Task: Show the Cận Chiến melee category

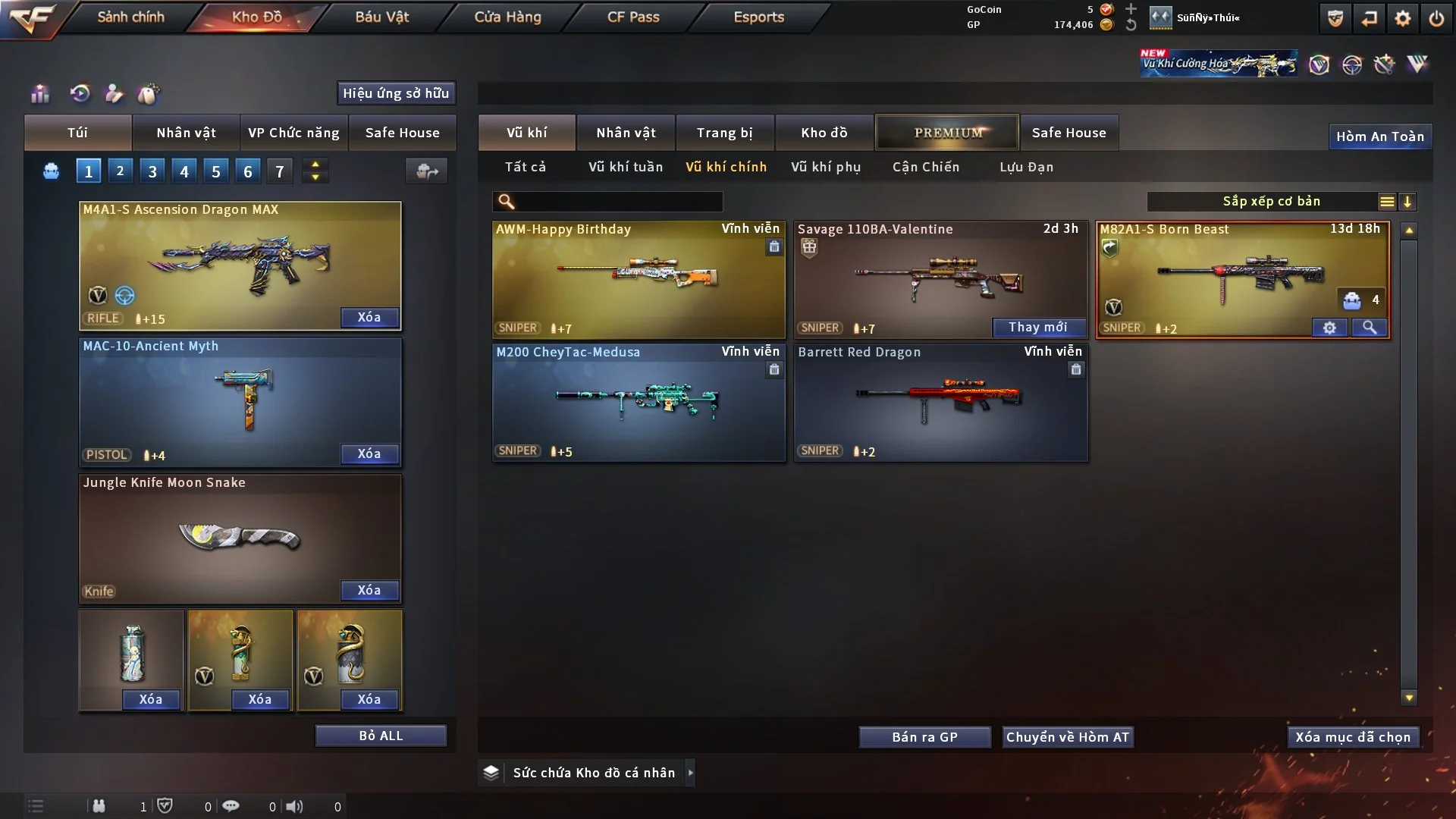Action: [x=926, y=167]
